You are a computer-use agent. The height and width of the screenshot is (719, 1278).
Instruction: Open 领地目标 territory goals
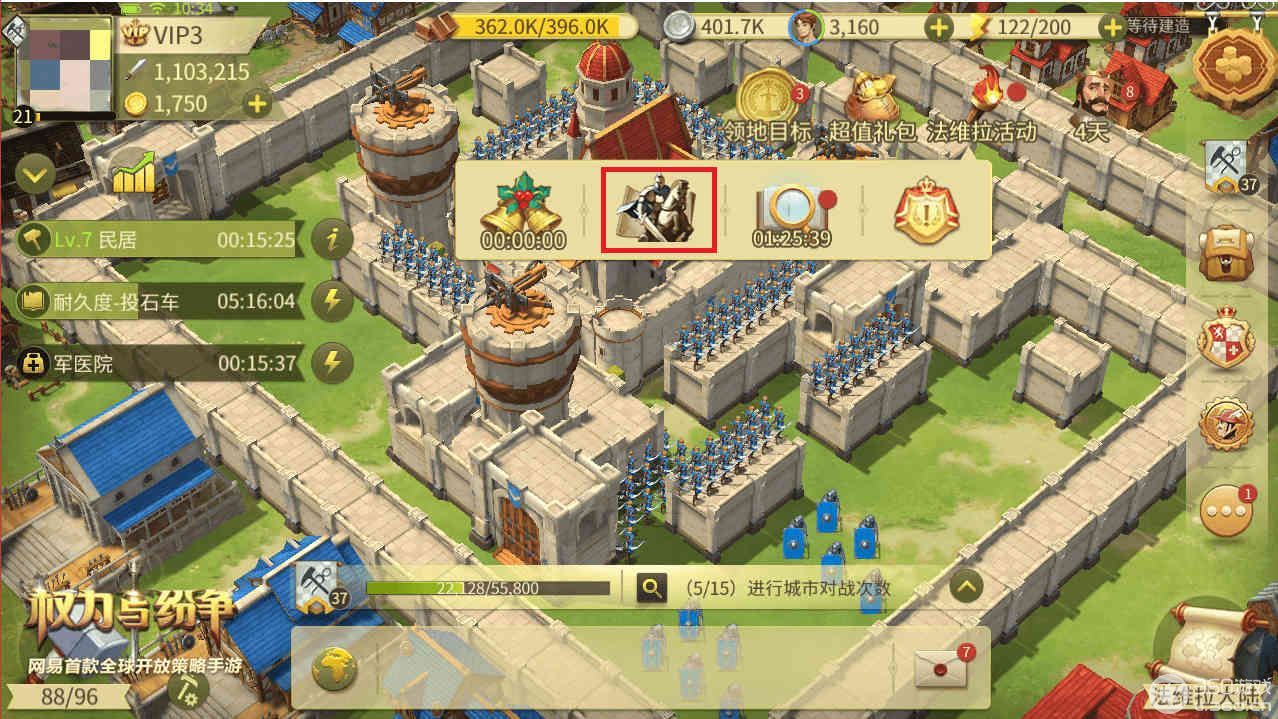[768, 102]
